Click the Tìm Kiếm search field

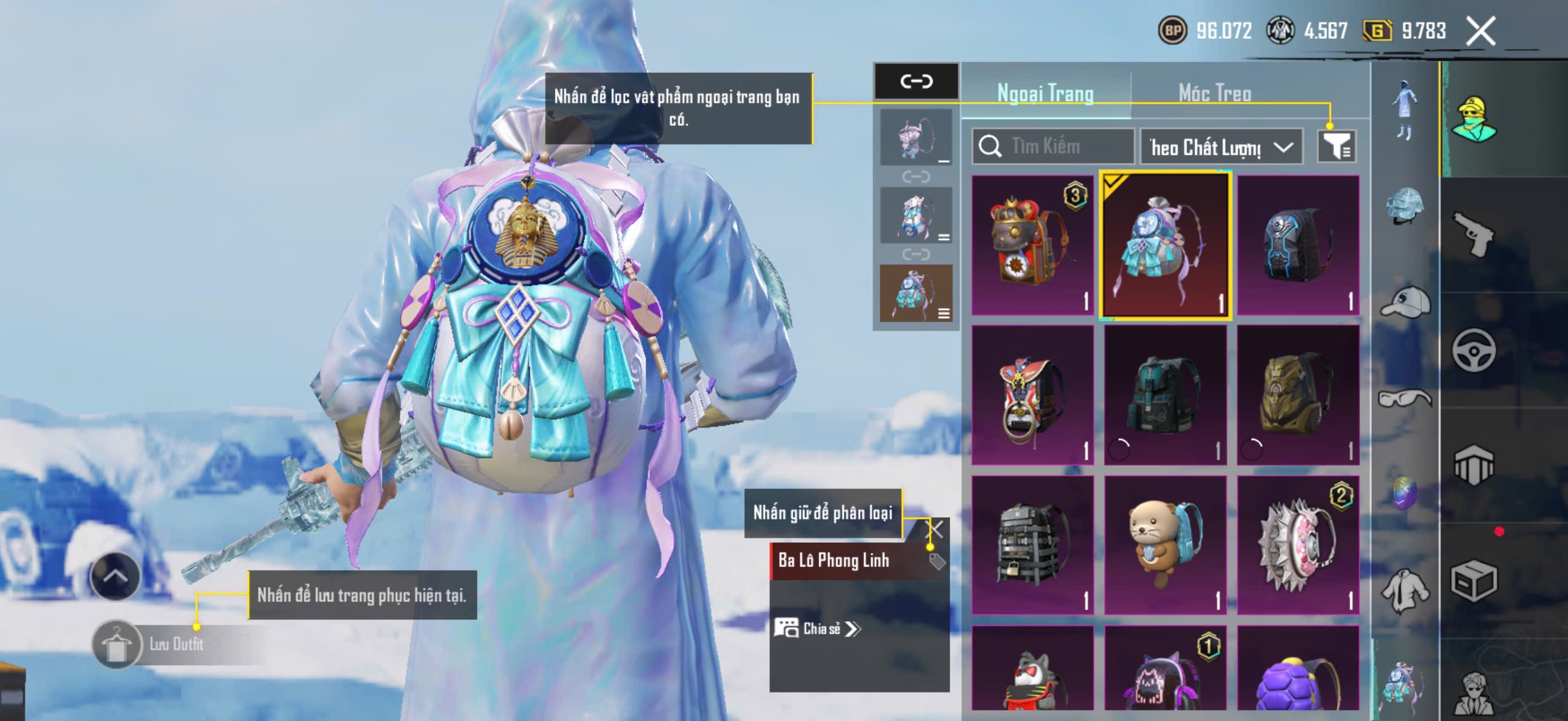[1054, 146]
